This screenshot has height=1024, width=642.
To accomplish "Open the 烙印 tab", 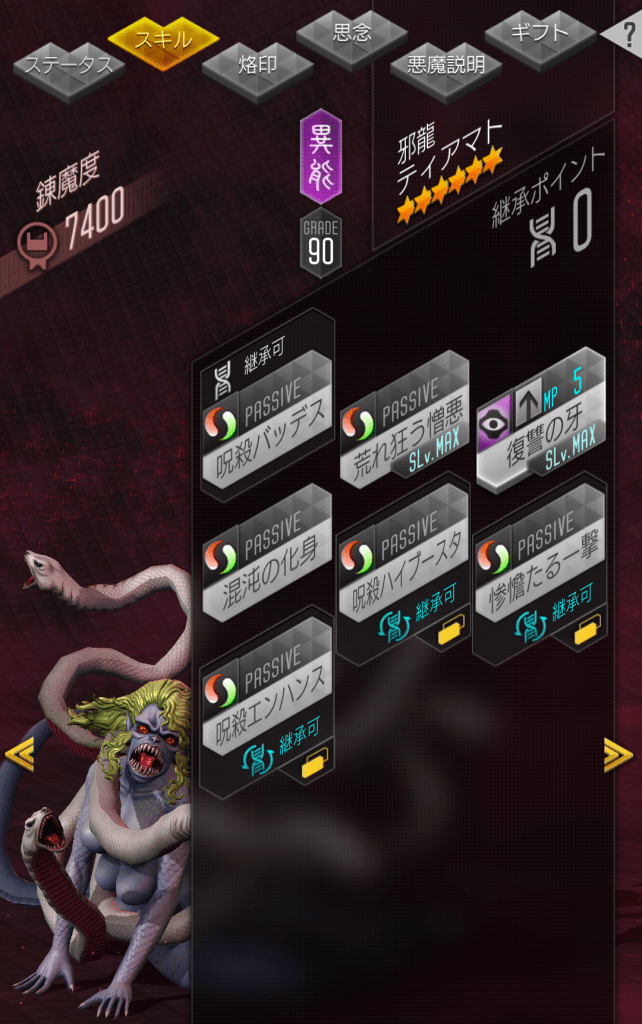I will 257,67.
